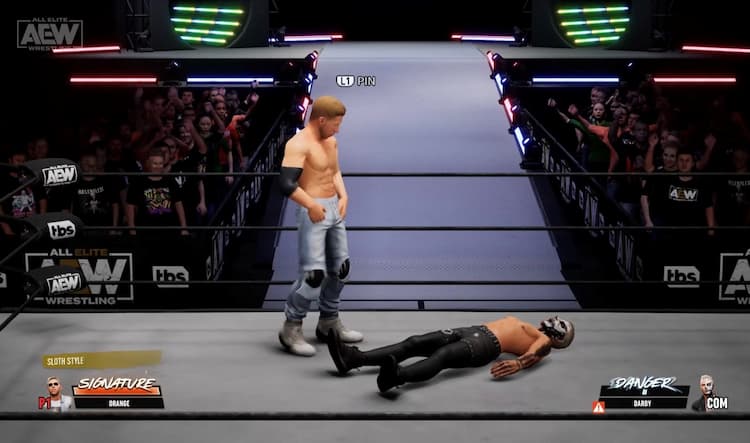Click the red warning triangle icon
Image resolution: width=750 pixels, height=443 pixels.
point(598,406)
